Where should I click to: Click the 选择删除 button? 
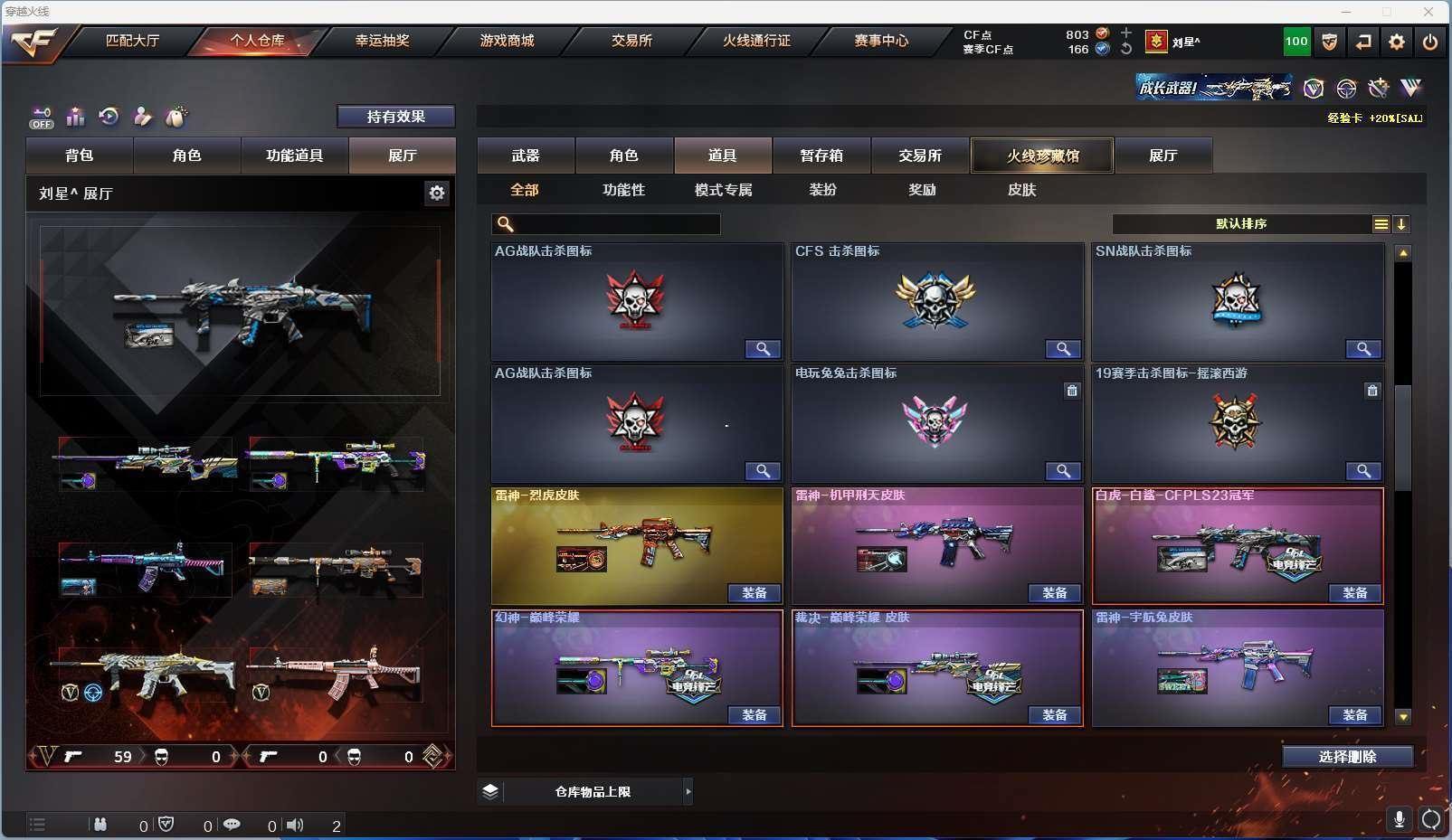tap(1347, 757)
